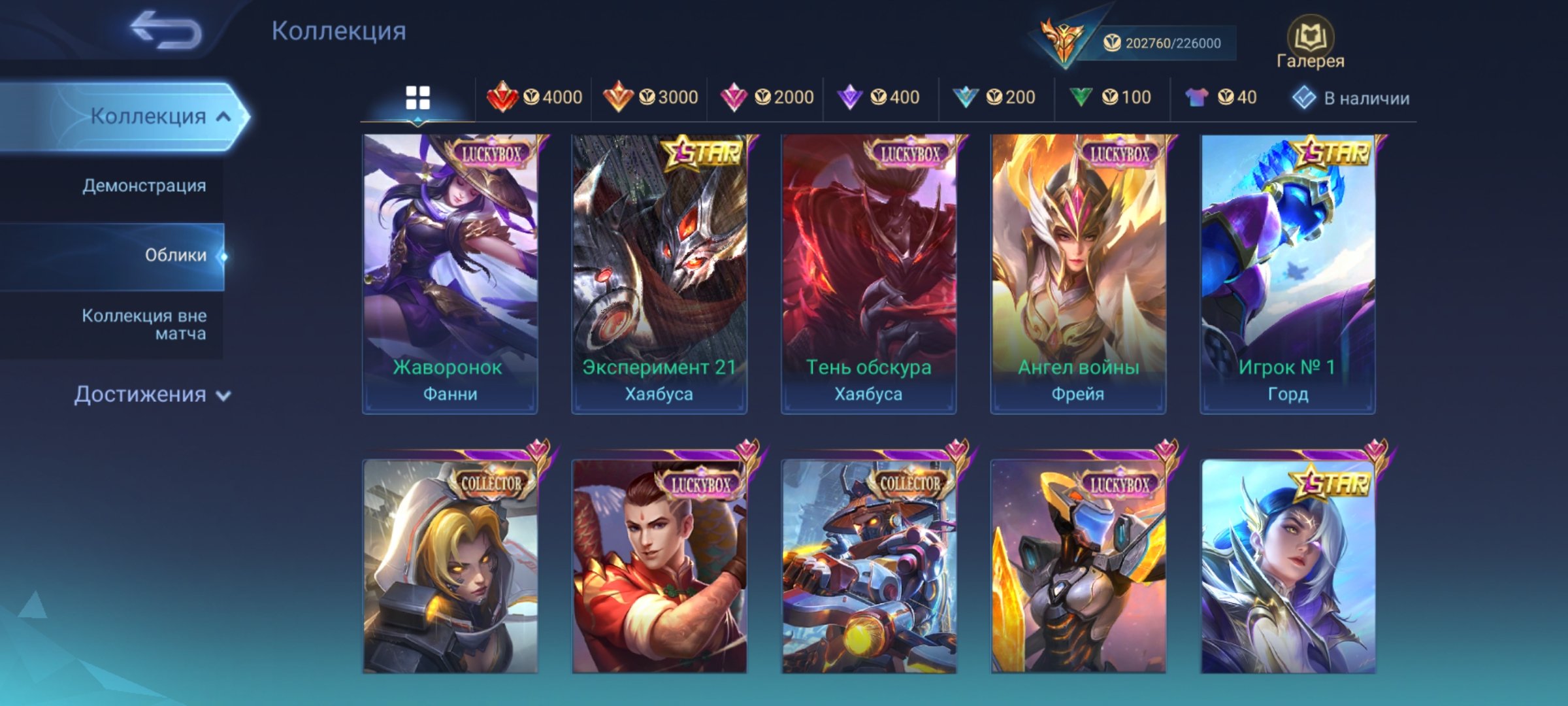
Task: Toggle the В наличии owned filter
Action: click(x=1351, y=98)
